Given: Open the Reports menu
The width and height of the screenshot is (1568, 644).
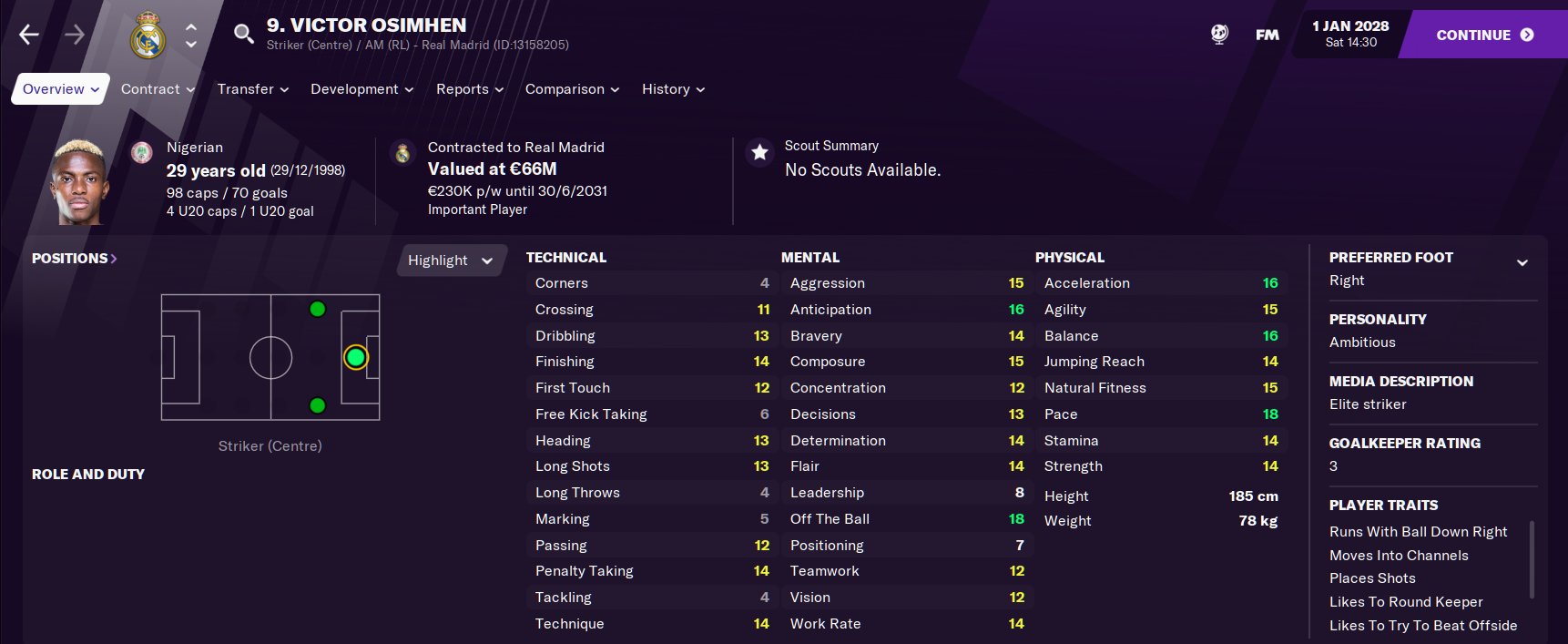Looking at the screenshot, I should (x=469, y=89).
